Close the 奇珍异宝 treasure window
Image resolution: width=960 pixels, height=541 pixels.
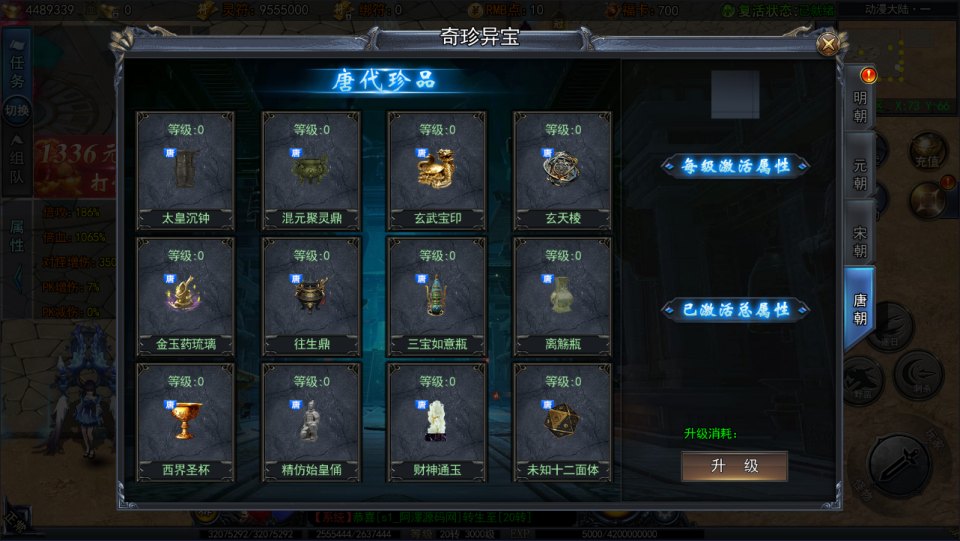click(828, 44)
